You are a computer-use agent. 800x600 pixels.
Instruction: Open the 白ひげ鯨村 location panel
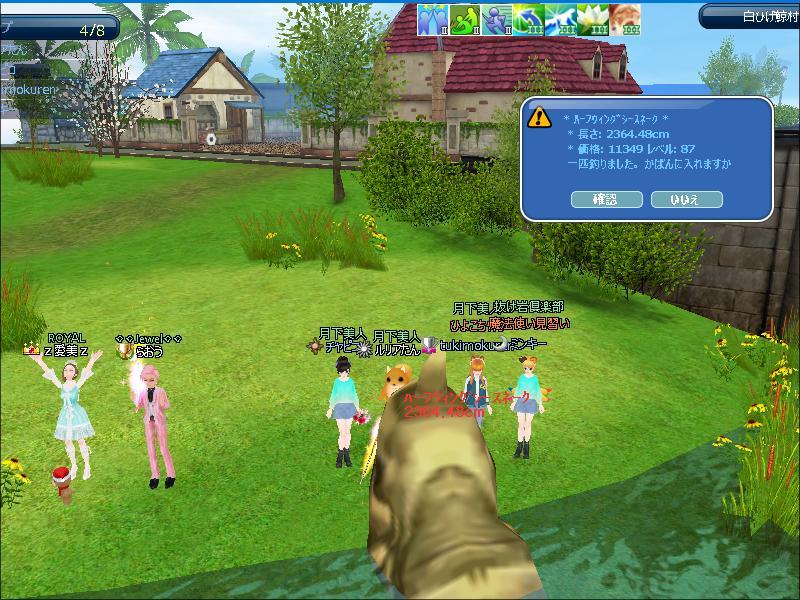749,16
